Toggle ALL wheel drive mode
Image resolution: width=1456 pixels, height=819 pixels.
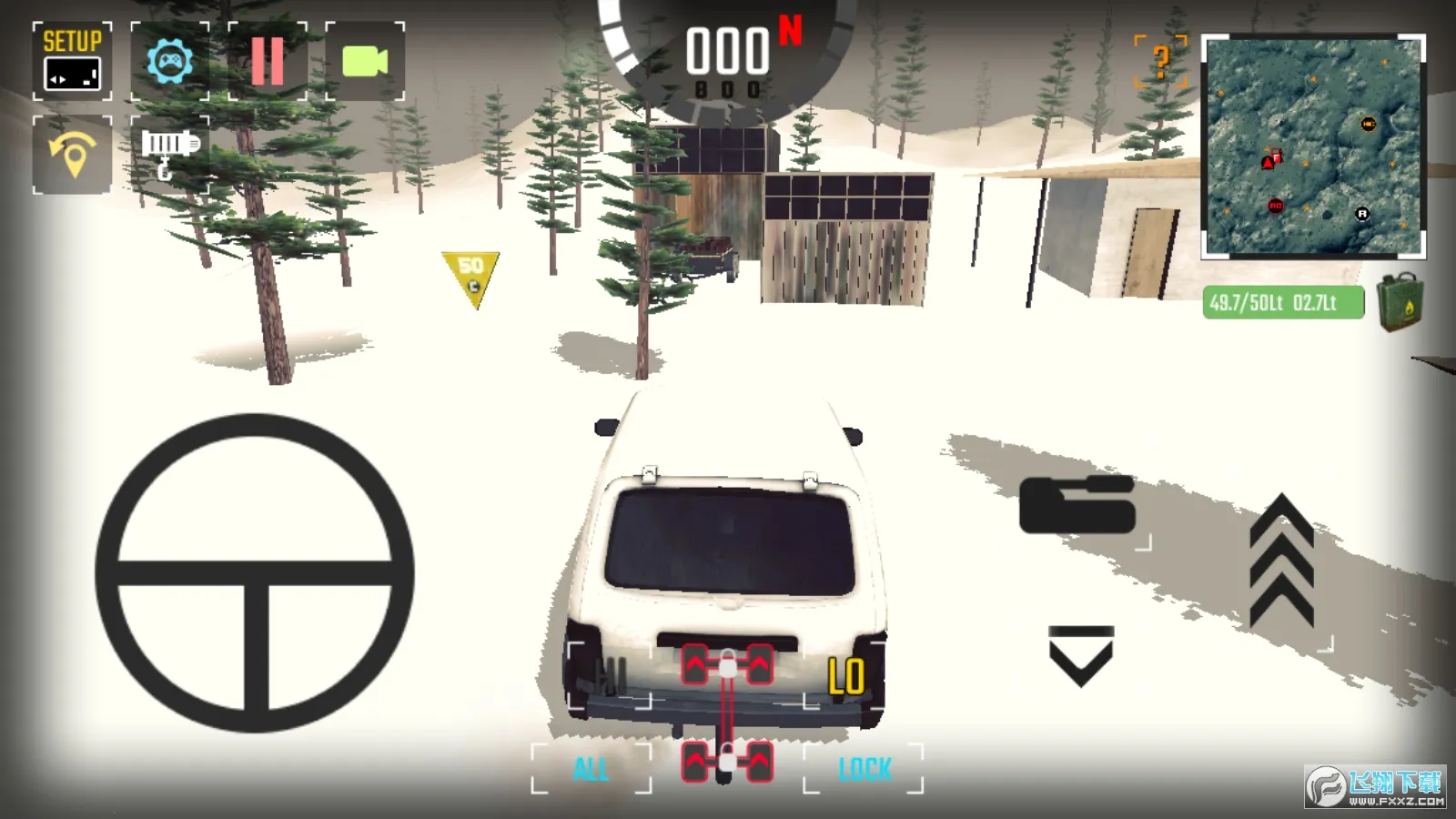[591, 769]
